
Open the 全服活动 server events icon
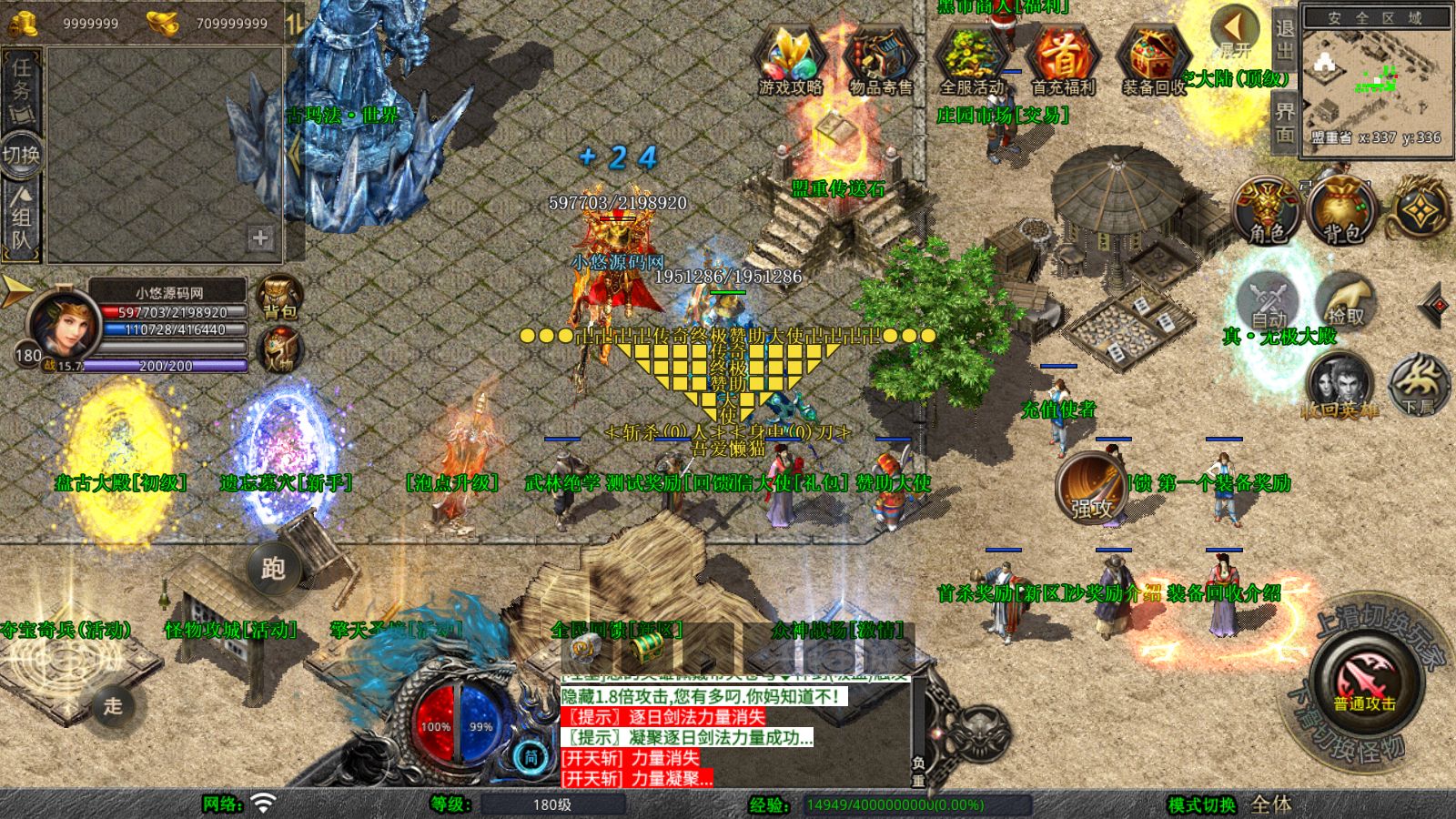(972, 60)
